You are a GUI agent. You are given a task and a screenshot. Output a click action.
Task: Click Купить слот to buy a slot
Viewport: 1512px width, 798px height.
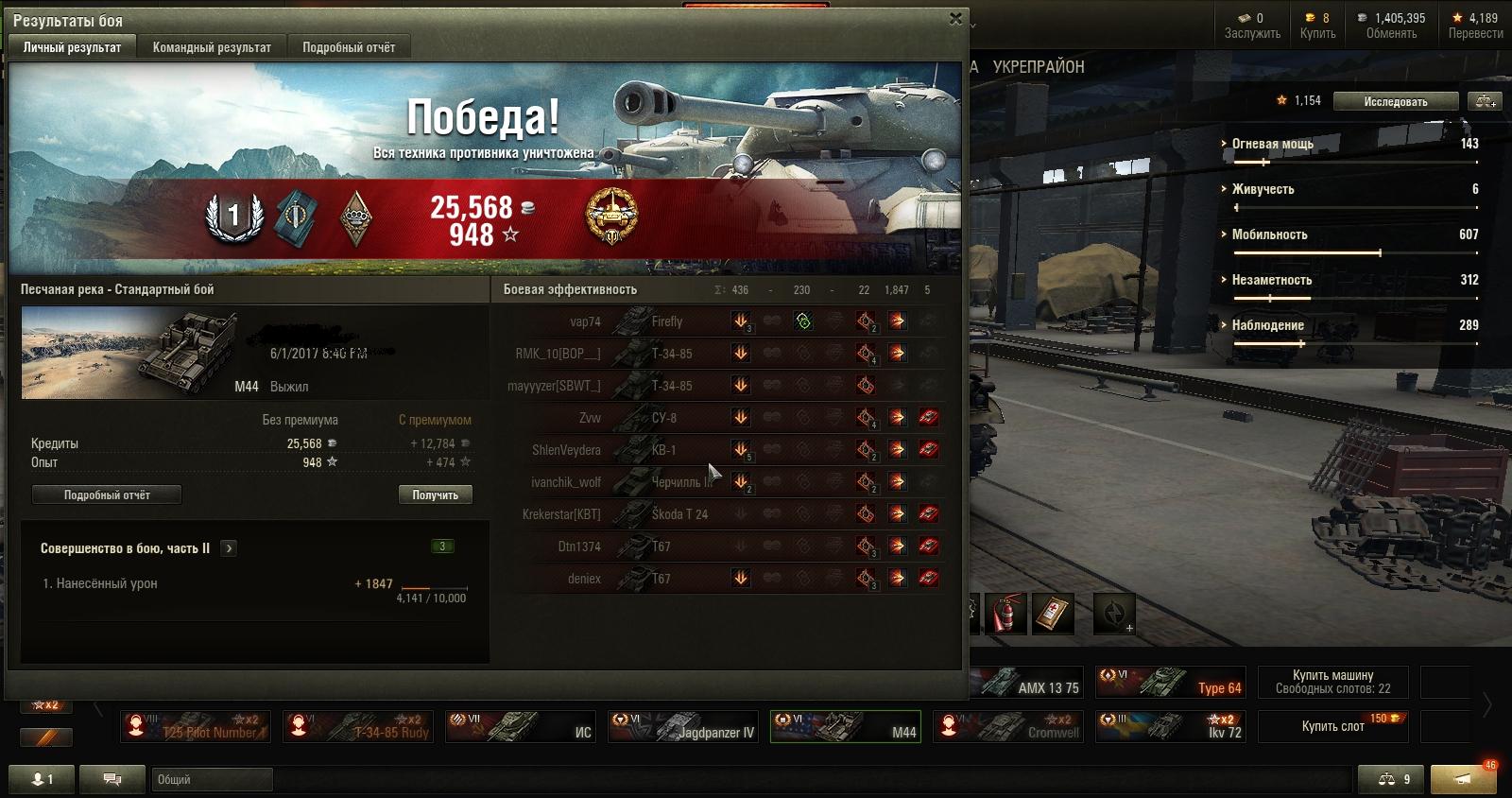pos(1332,726)
